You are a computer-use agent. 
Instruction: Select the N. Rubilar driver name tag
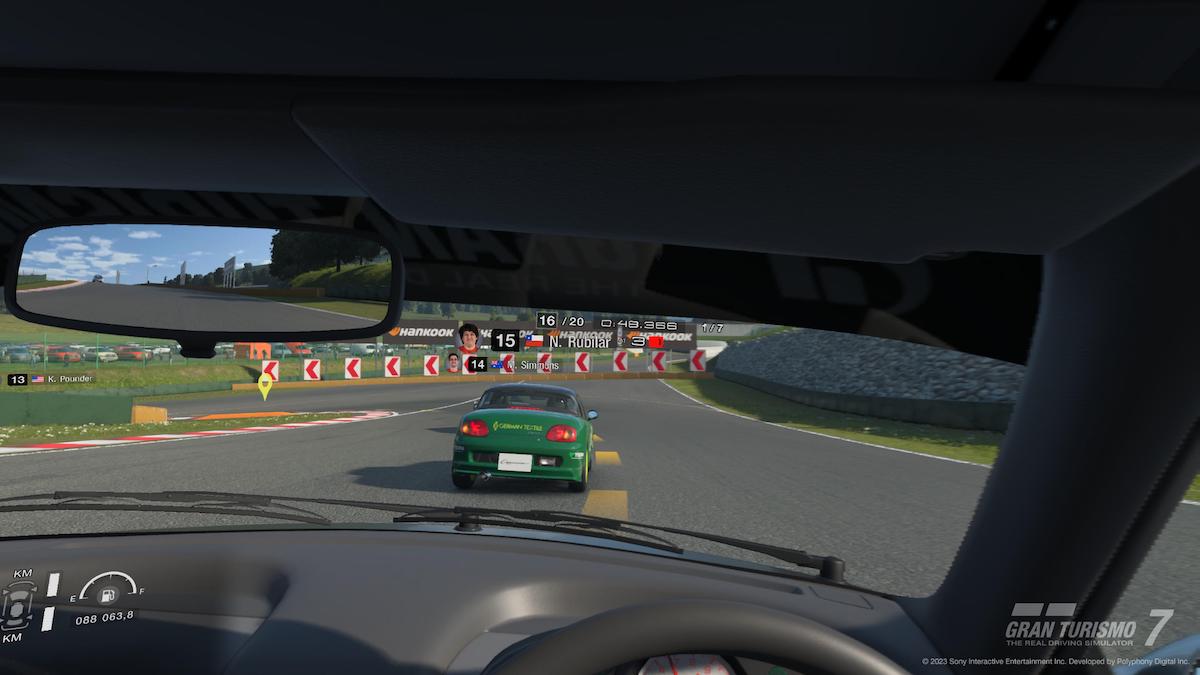(578, 341)
